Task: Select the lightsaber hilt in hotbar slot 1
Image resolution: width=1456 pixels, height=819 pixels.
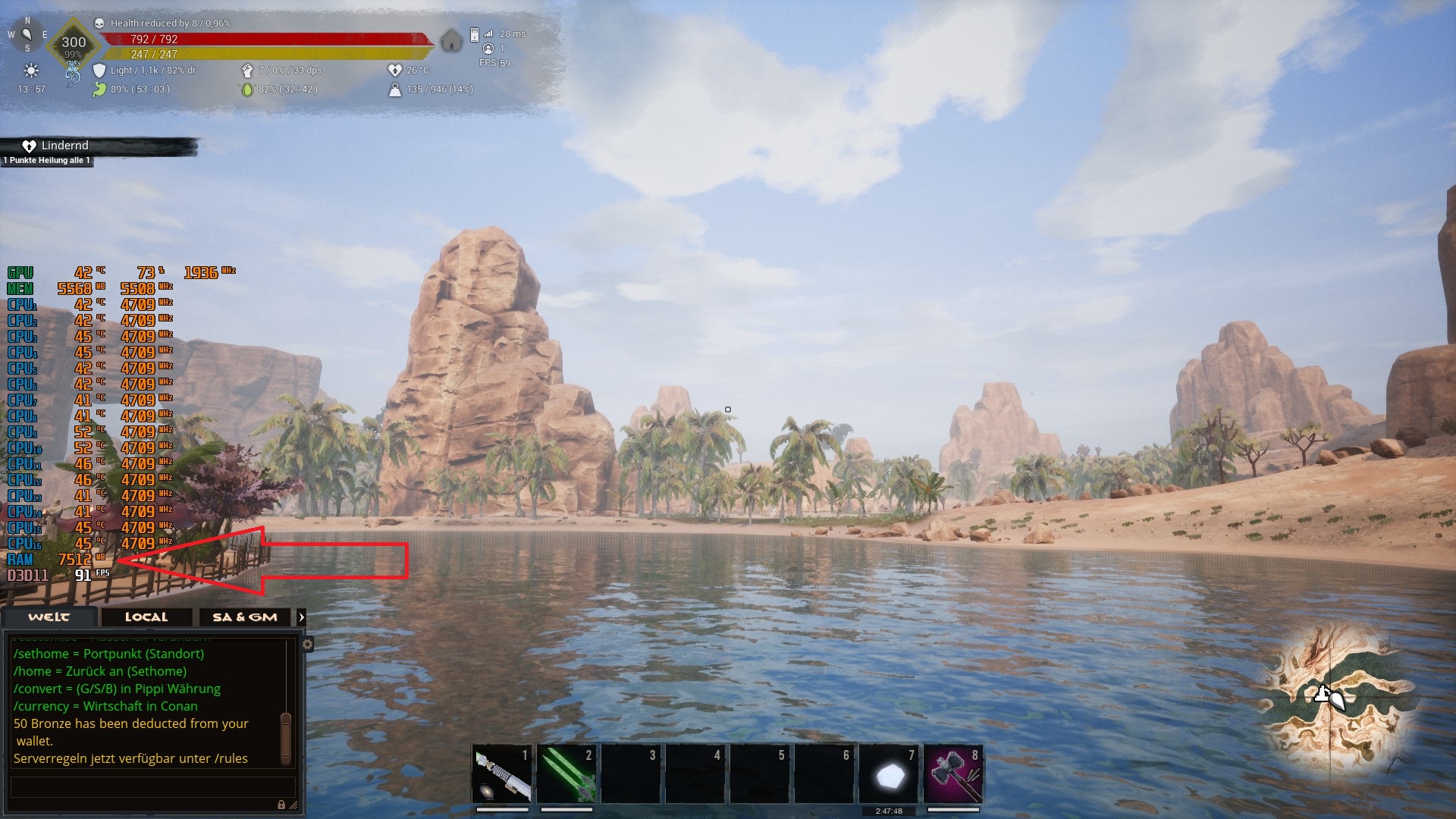Action: pyautogui.click(x=502, y=773)
